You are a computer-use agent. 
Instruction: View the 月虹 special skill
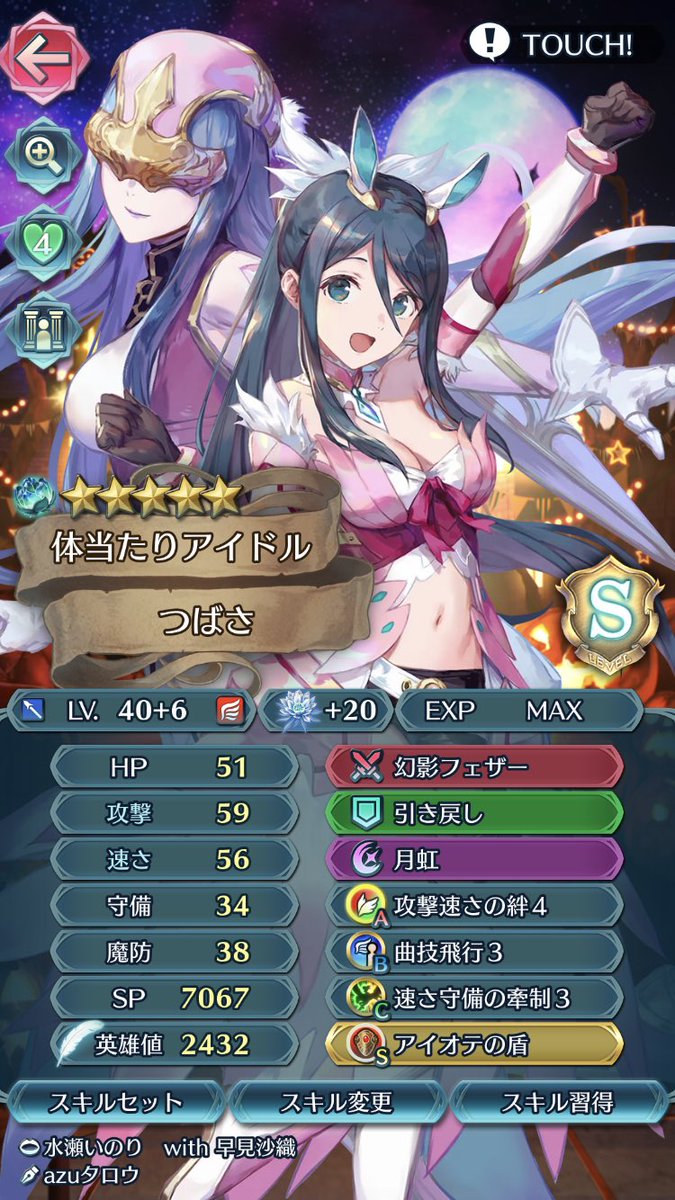tap(475, 859)
